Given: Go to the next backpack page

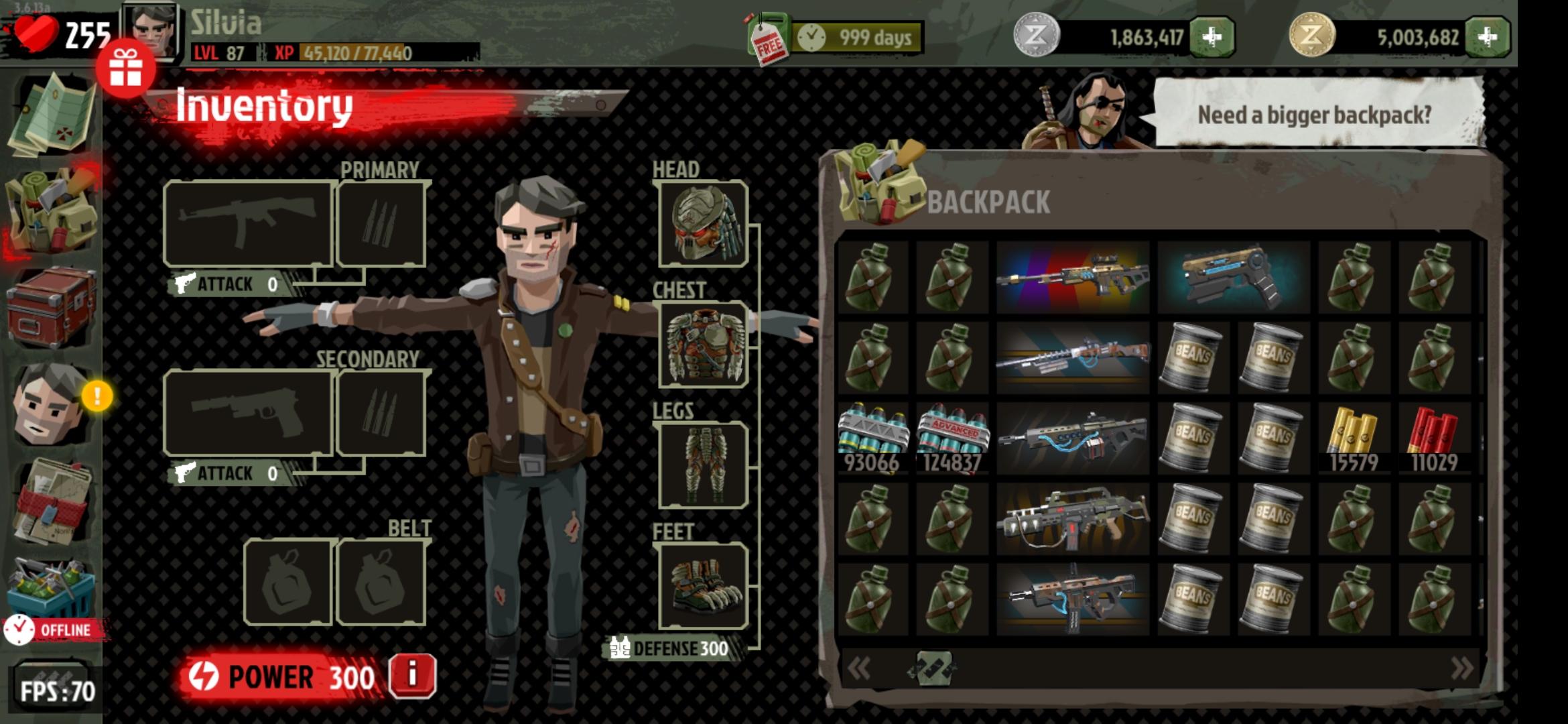Looking at the screenshot, I should pos(1461,668).
